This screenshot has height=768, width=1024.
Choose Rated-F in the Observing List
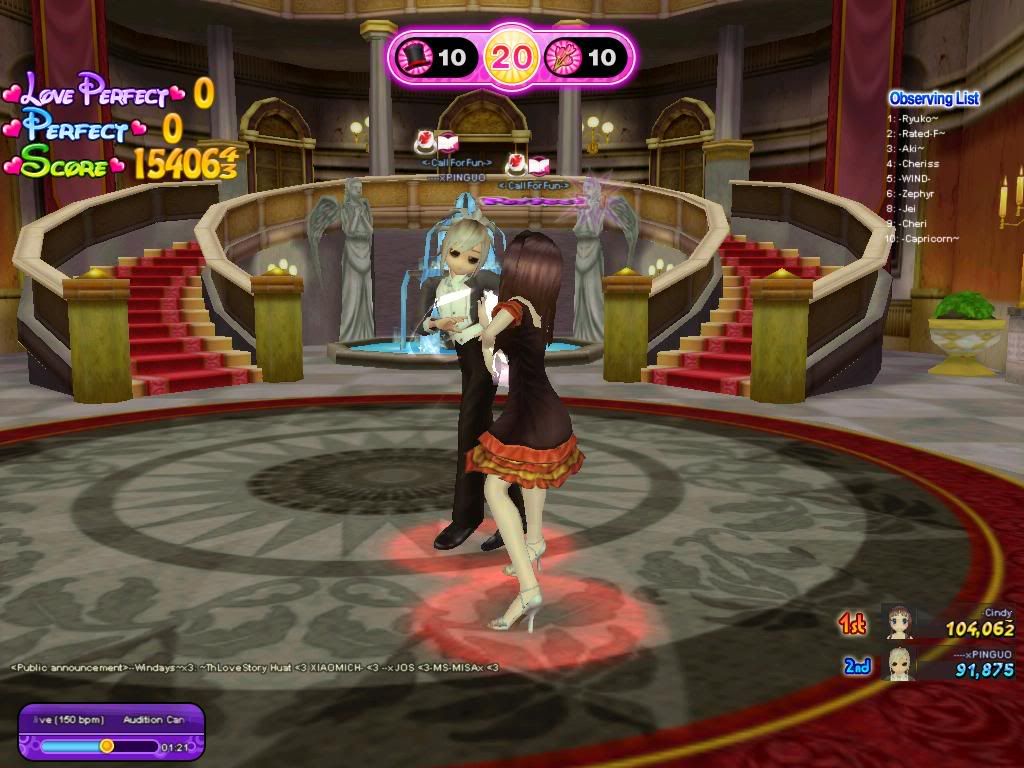click(921, 133)
